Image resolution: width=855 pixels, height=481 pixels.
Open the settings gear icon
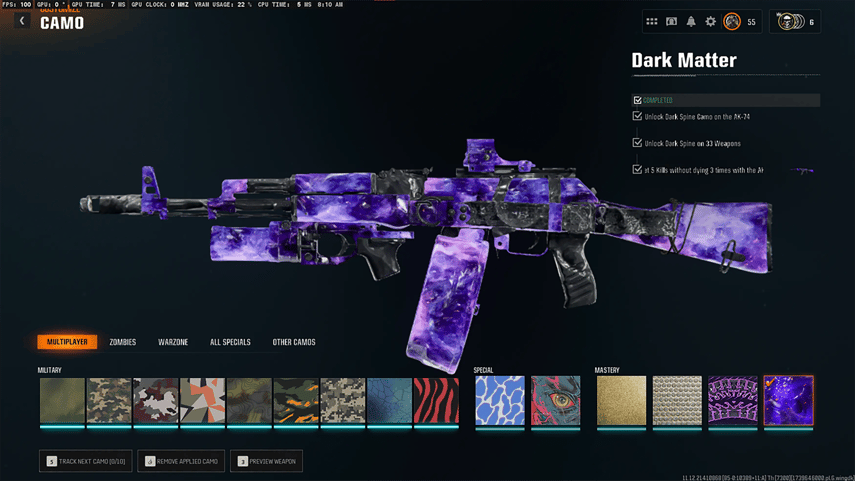(x=711, y=21)
